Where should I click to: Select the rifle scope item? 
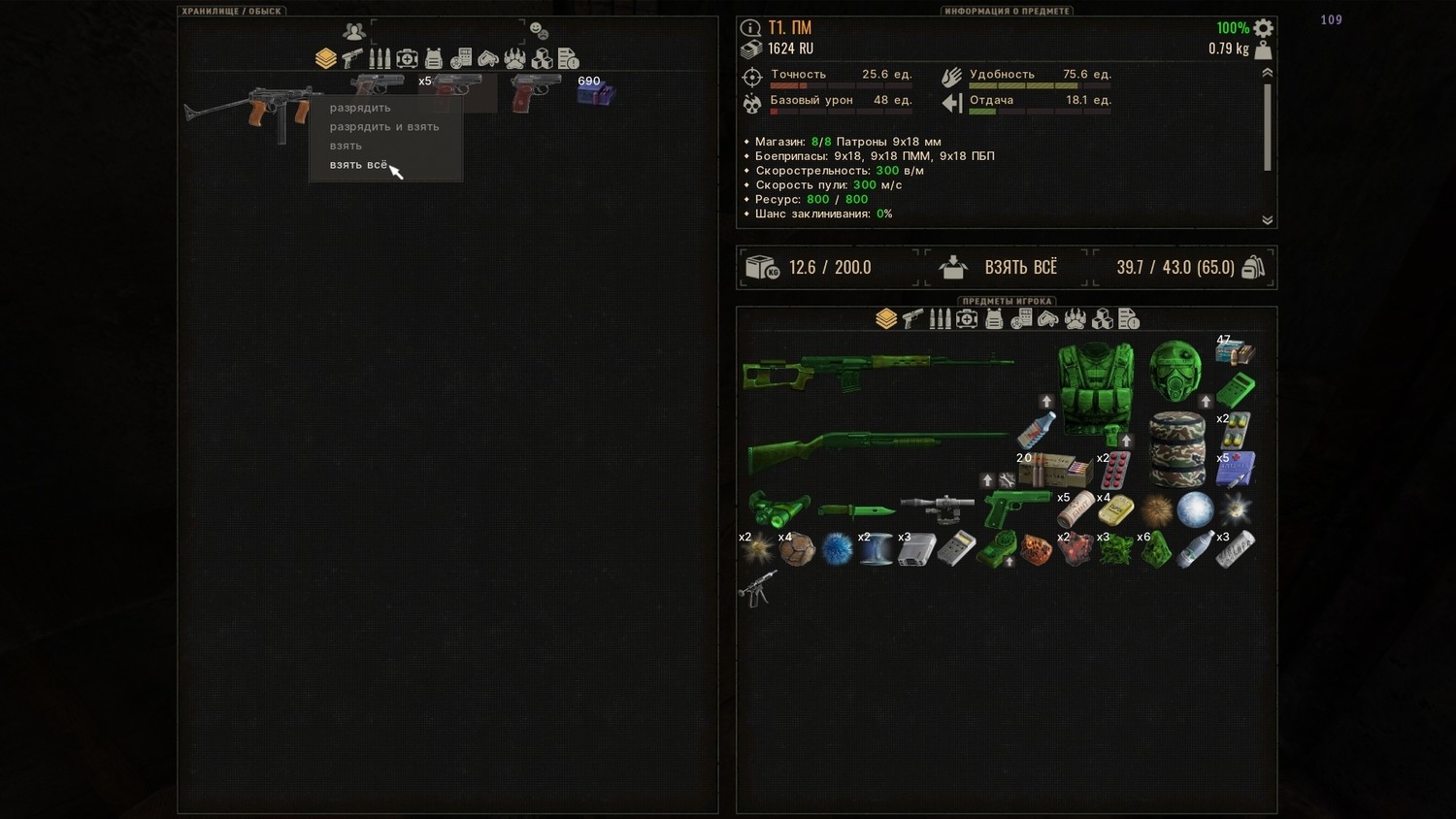point(937,508)
